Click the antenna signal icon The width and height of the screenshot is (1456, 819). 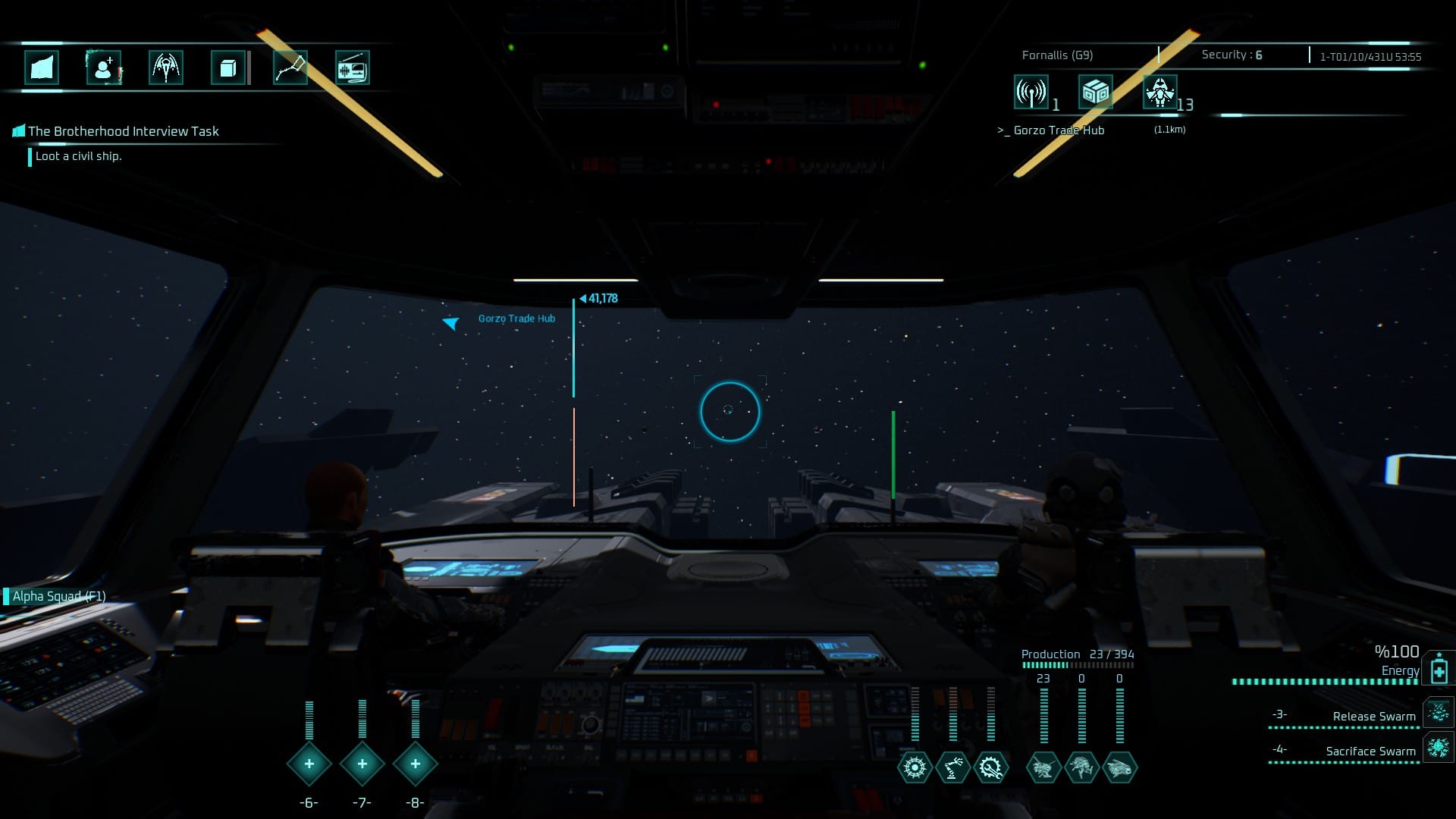click(x=1031, y=93)
